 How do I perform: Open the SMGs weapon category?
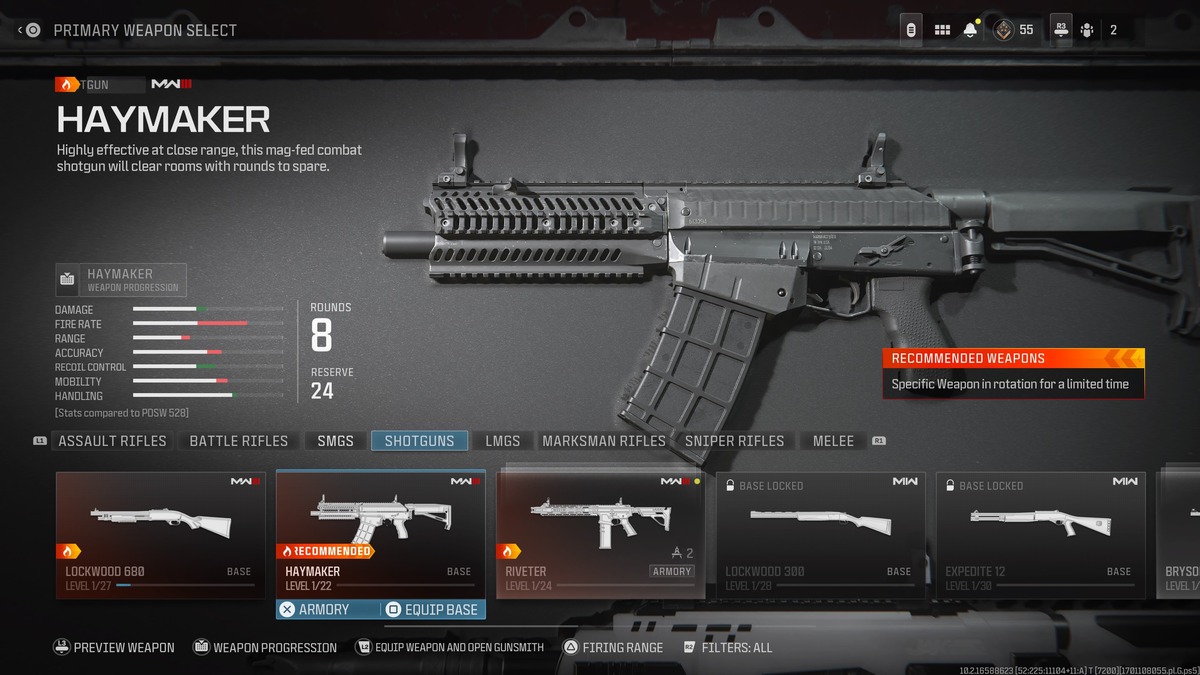[x=335, y=441]
